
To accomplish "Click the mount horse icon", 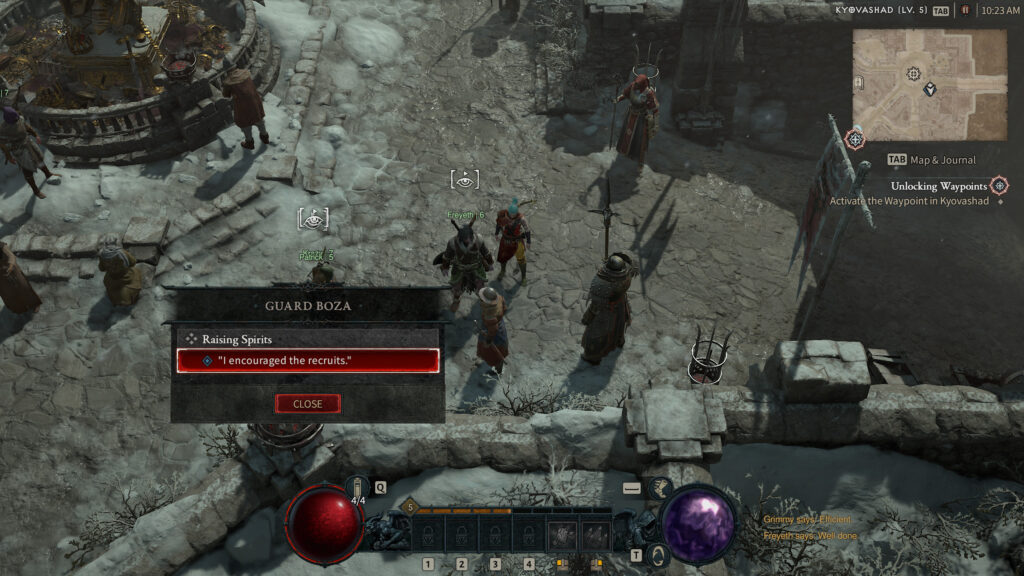I will [x=660, y=488].
